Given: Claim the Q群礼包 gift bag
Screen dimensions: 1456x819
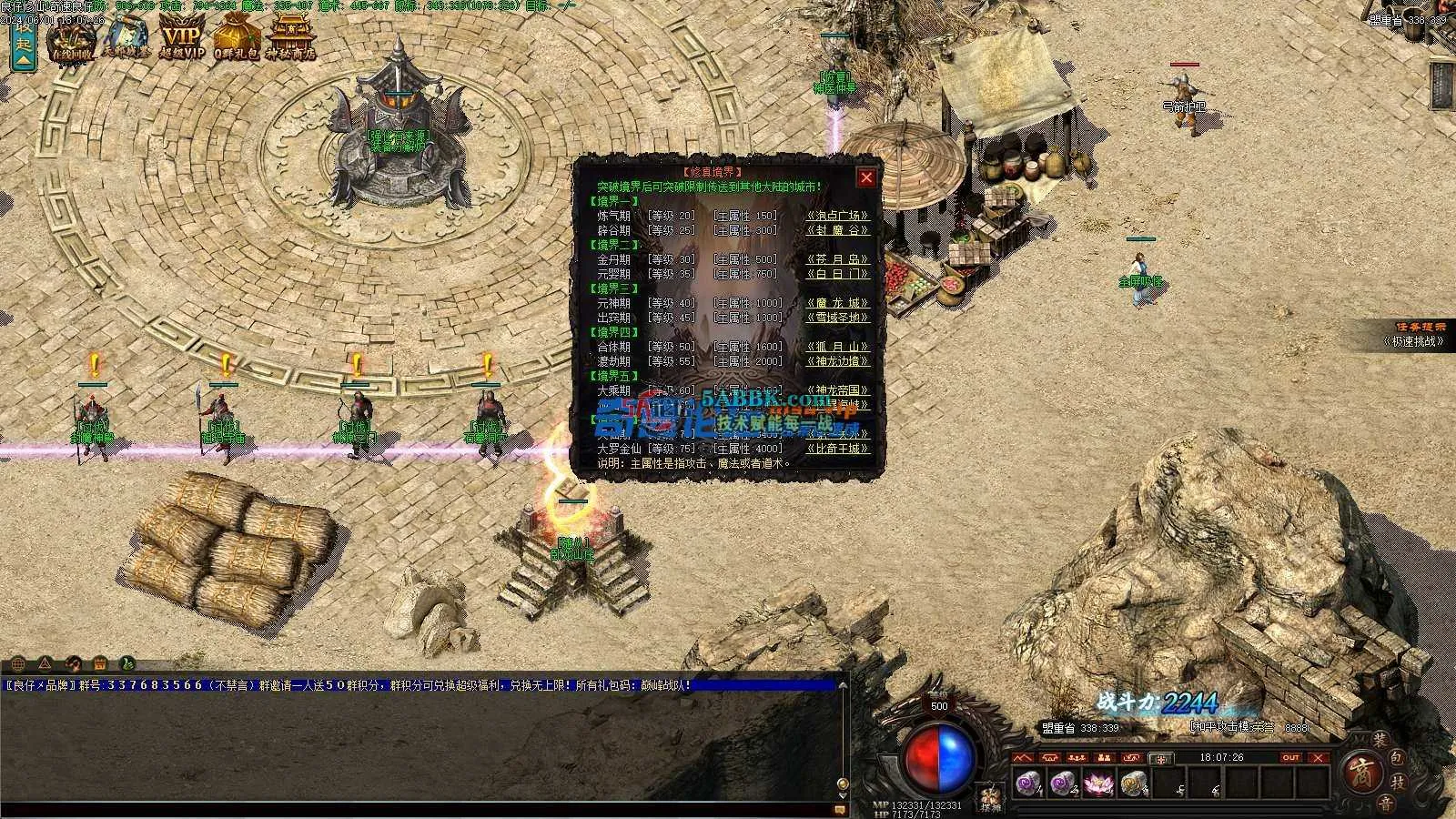Looking at the screenshot, I should click(x=237, y=38).
